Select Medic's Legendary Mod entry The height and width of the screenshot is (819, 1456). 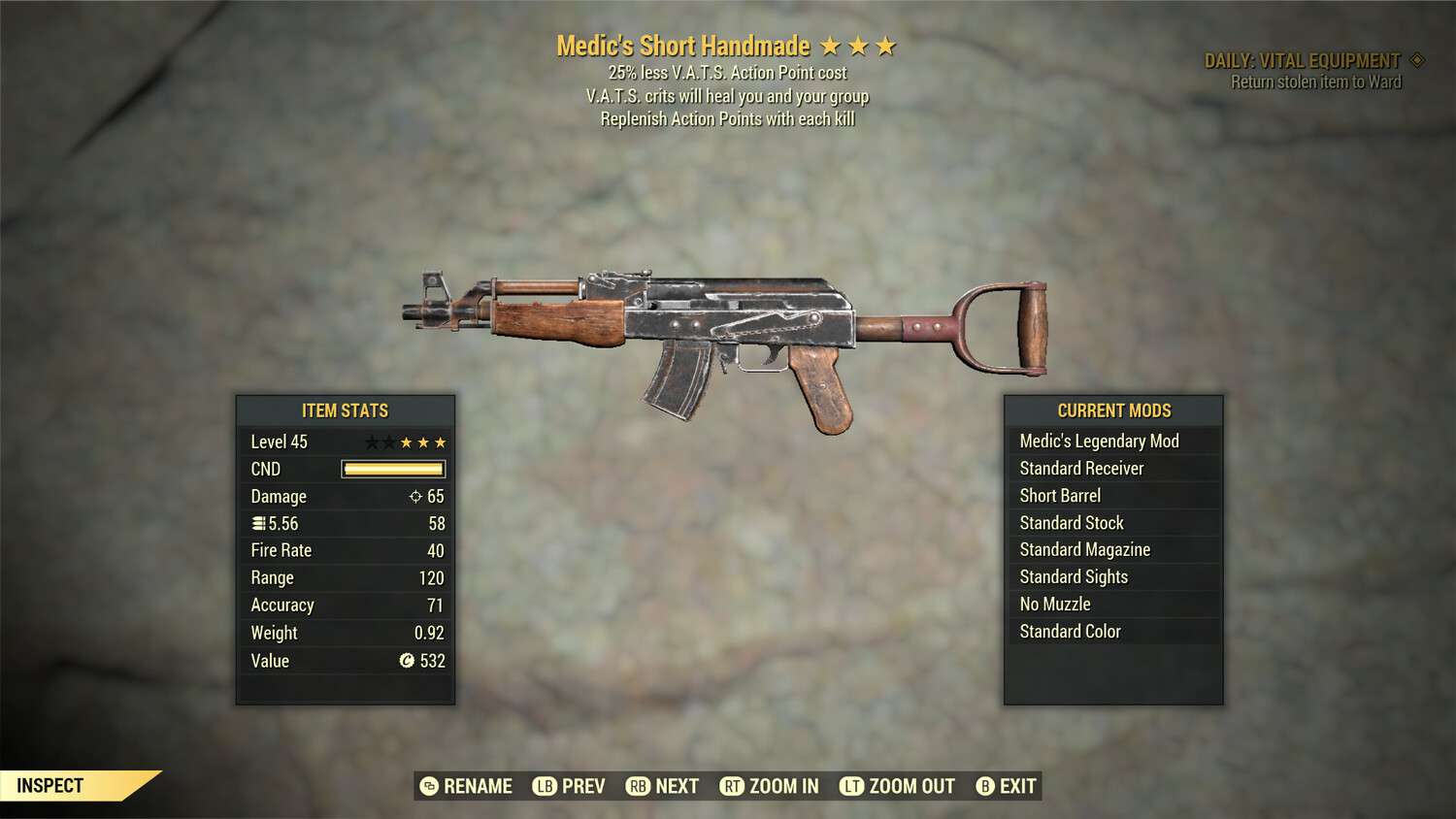click(x=1098, y=441)
